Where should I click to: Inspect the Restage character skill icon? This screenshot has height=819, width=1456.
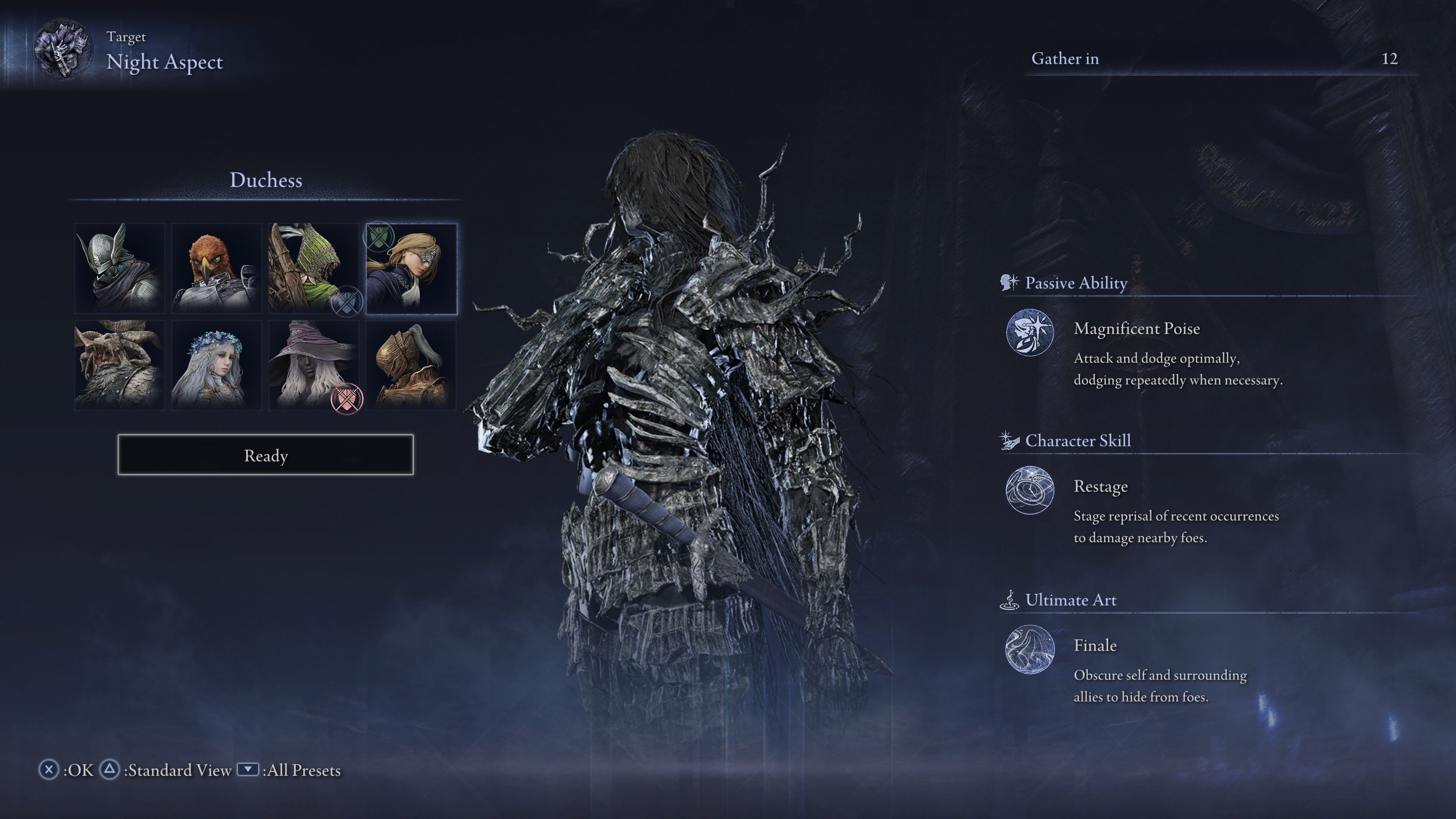click(x=1030, y=490)
